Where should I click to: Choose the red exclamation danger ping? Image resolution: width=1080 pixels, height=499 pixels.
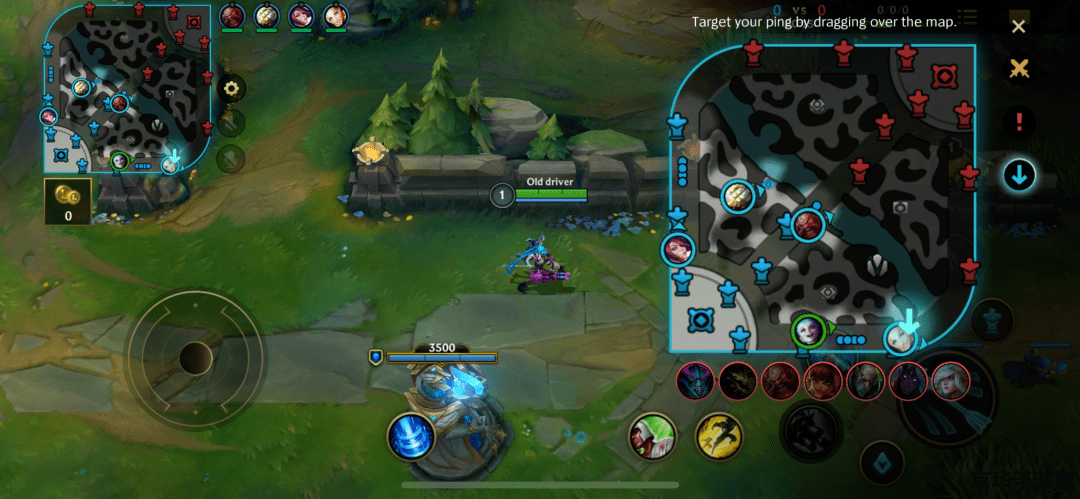tap(1019, 123)
